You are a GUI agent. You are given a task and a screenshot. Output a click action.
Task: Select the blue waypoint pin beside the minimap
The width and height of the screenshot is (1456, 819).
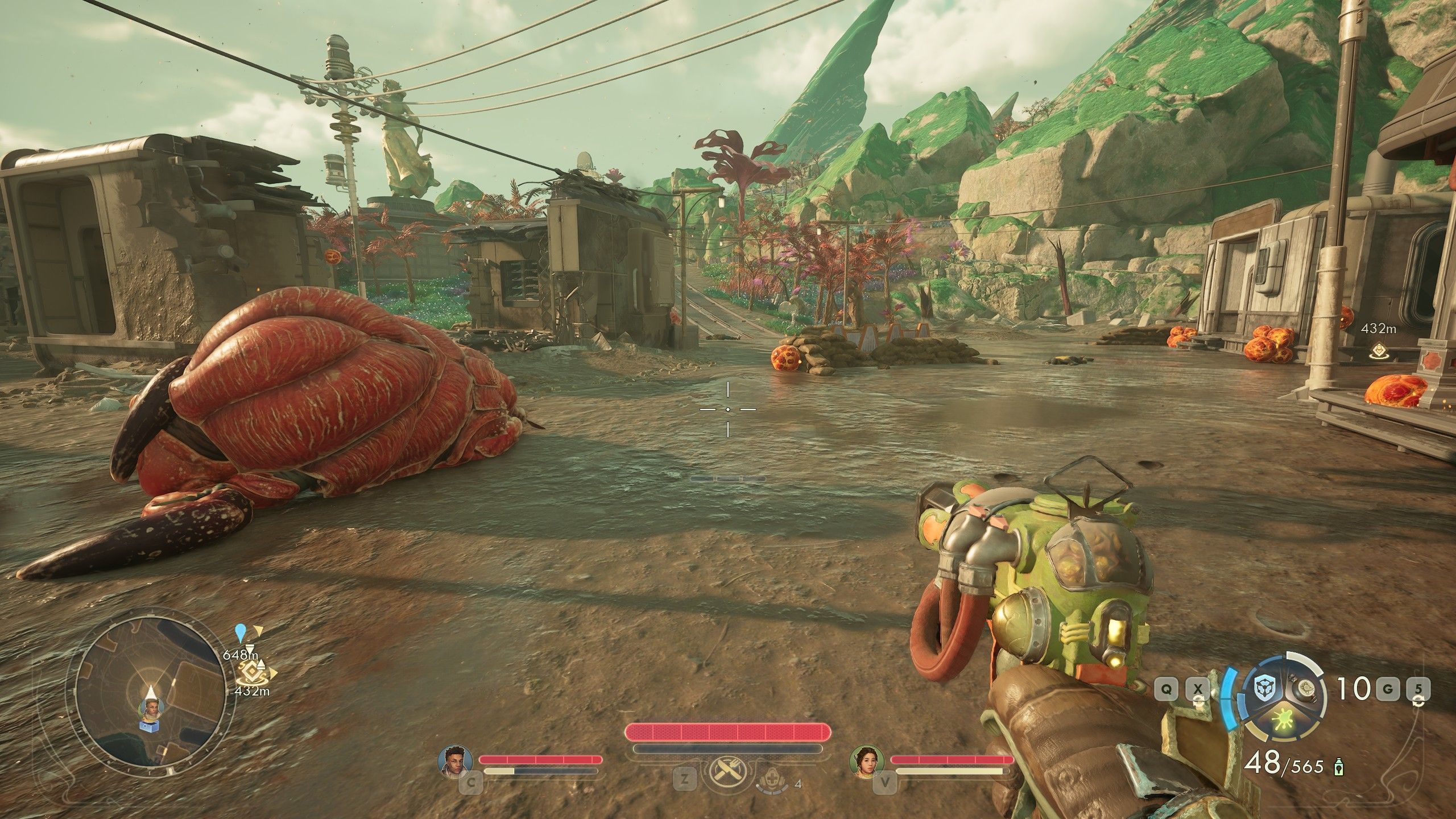[241, 631]
